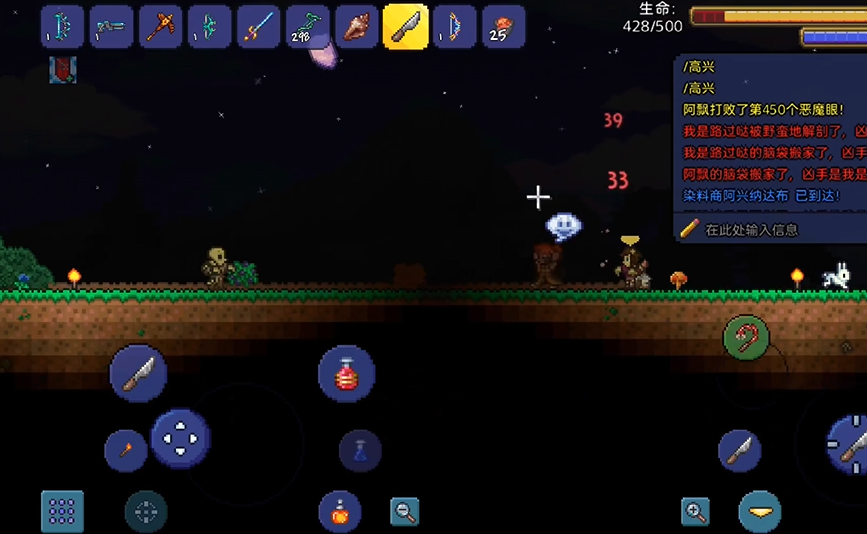Click the highlighted knife hotbar slot
The image size is (867, 534).
(405, 26)
